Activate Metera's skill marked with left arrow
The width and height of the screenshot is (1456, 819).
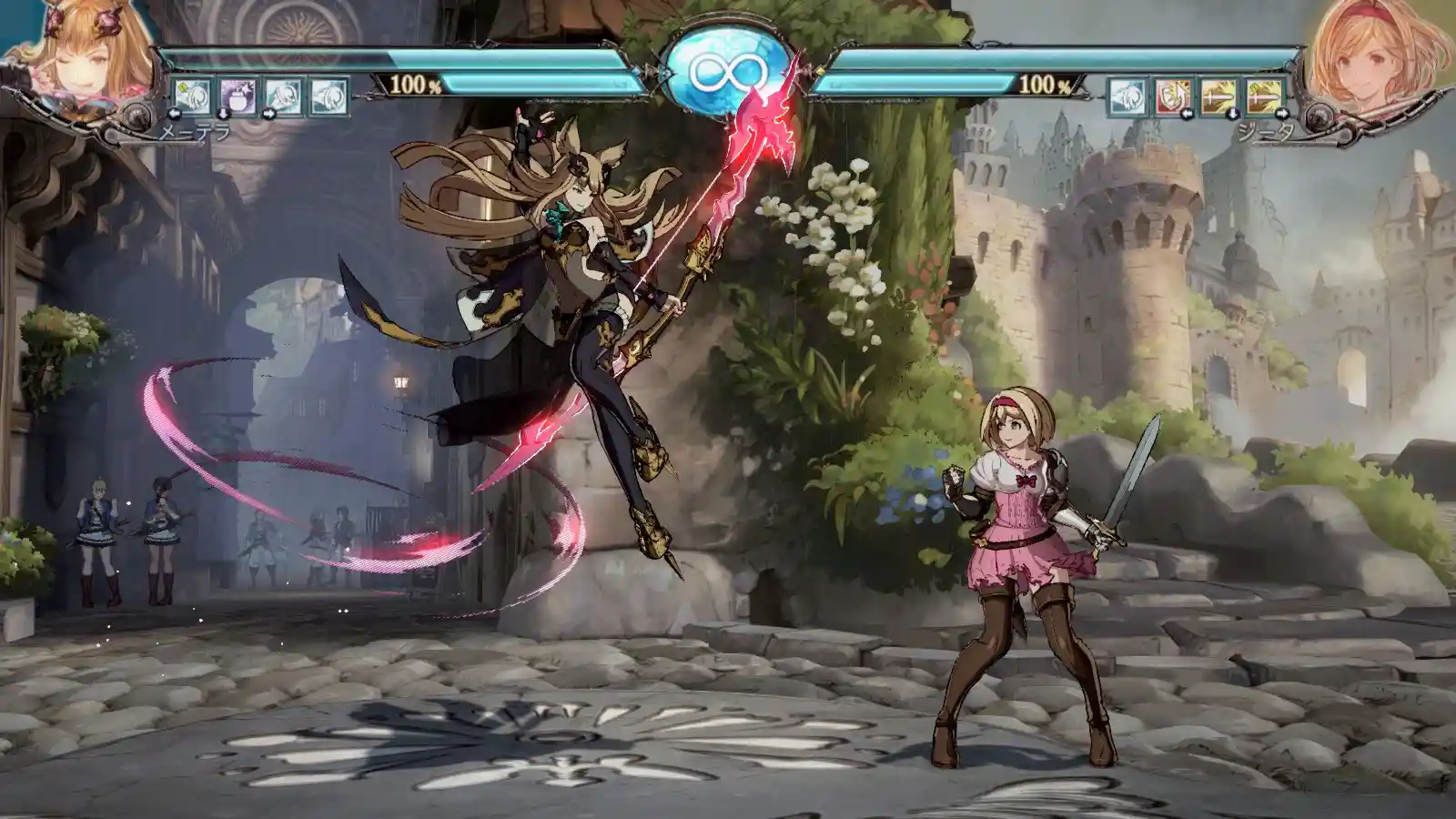[x=192, y=96]
